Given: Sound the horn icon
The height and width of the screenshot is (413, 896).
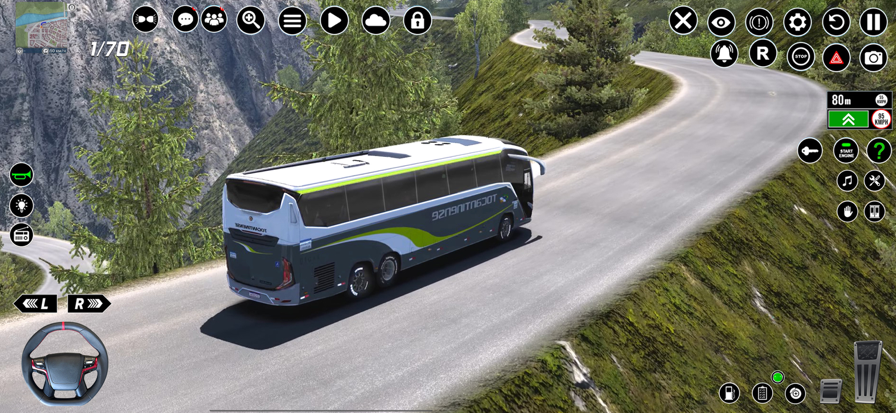Looking at the screenshot, I should 21,175.
